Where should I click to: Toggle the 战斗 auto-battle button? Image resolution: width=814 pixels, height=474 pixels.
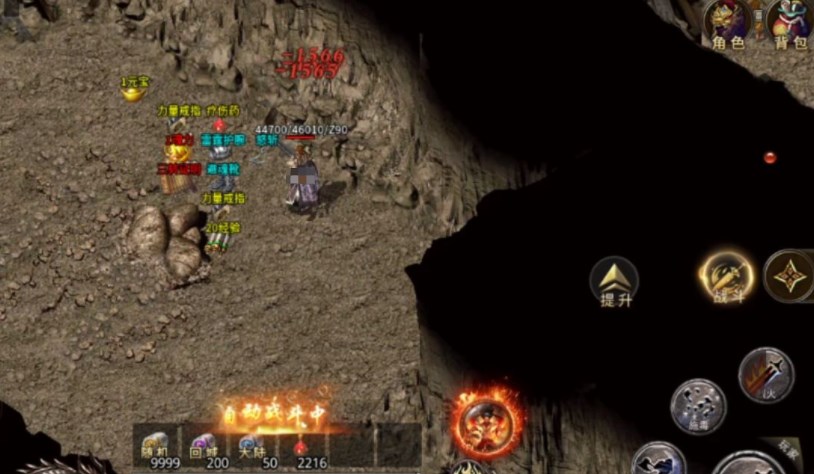[727, 276]
